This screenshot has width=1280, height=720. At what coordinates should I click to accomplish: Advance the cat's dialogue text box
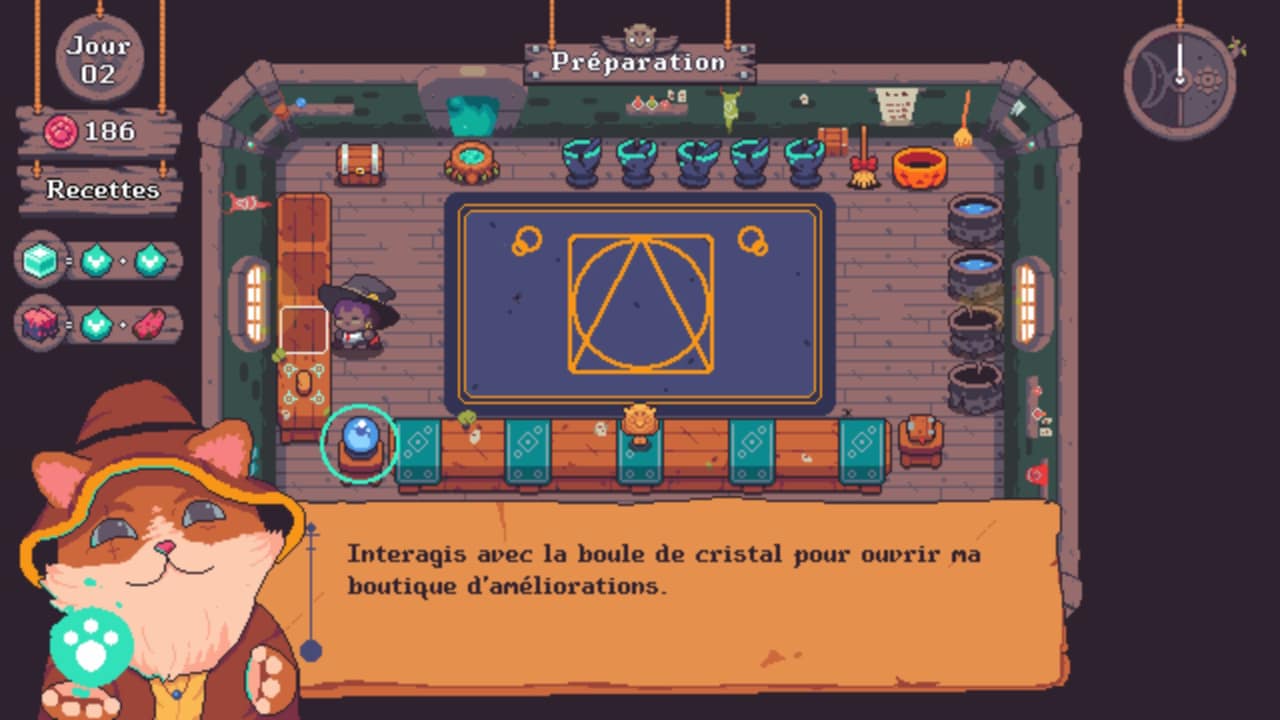pyautogui.click(x=680, y=594)
